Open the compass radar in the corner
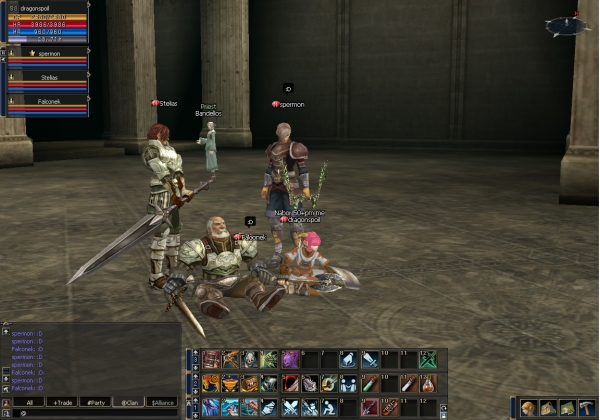This screenshot has height=420, width=600. [x=567, y=26]
